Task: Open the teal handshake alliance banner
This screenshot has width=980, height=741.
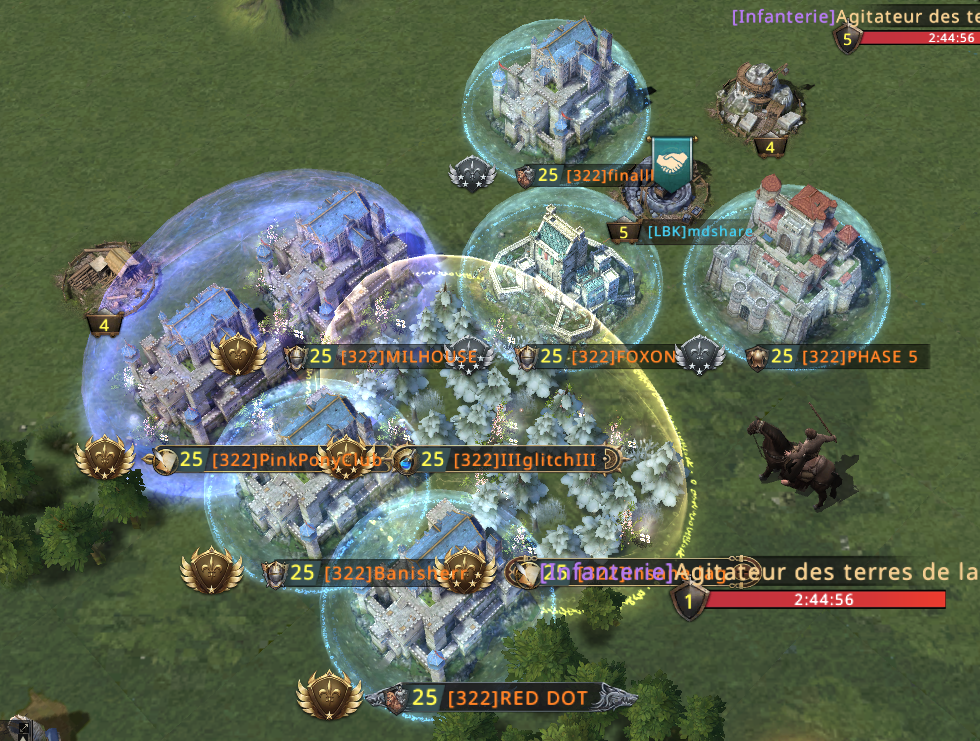Action: click(673, 163)
